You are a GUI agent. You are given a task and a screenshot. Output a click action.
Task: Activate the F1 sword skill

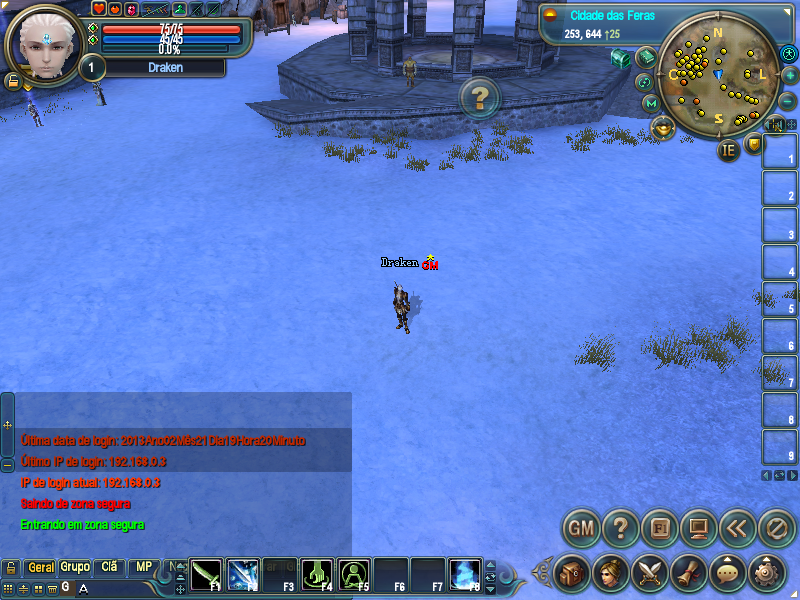coord(206,574)
